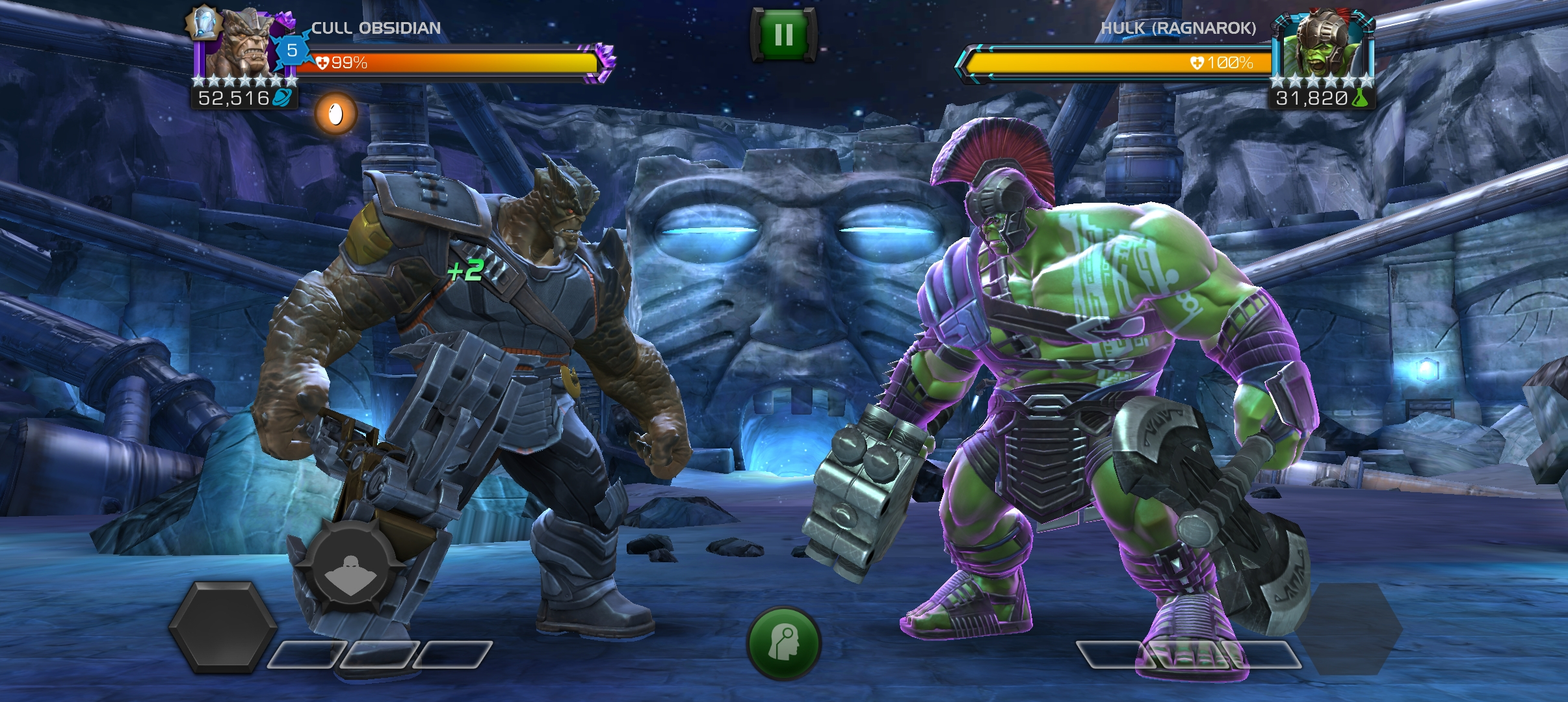Tap the green head-profile button
Screen dimensions: 1568x702
[x=783, y=642]
